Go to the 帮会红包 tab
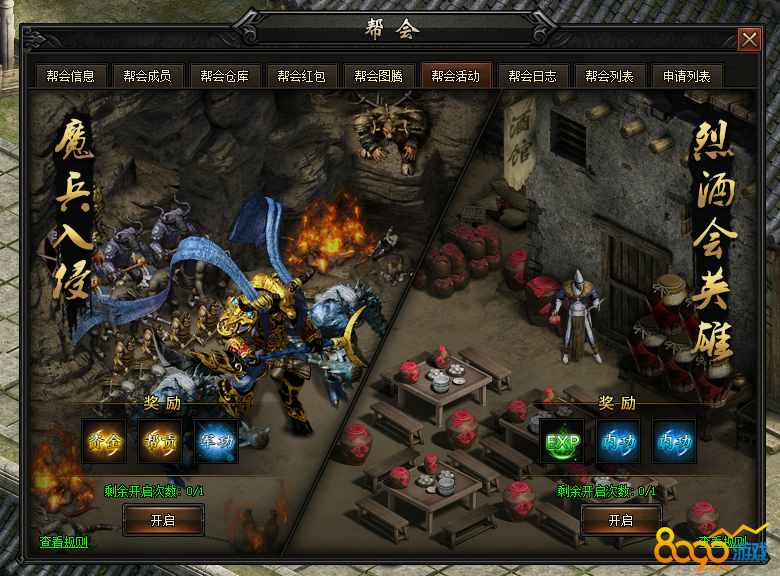This screenshot has height=576, width=780. tap(302, 76)
